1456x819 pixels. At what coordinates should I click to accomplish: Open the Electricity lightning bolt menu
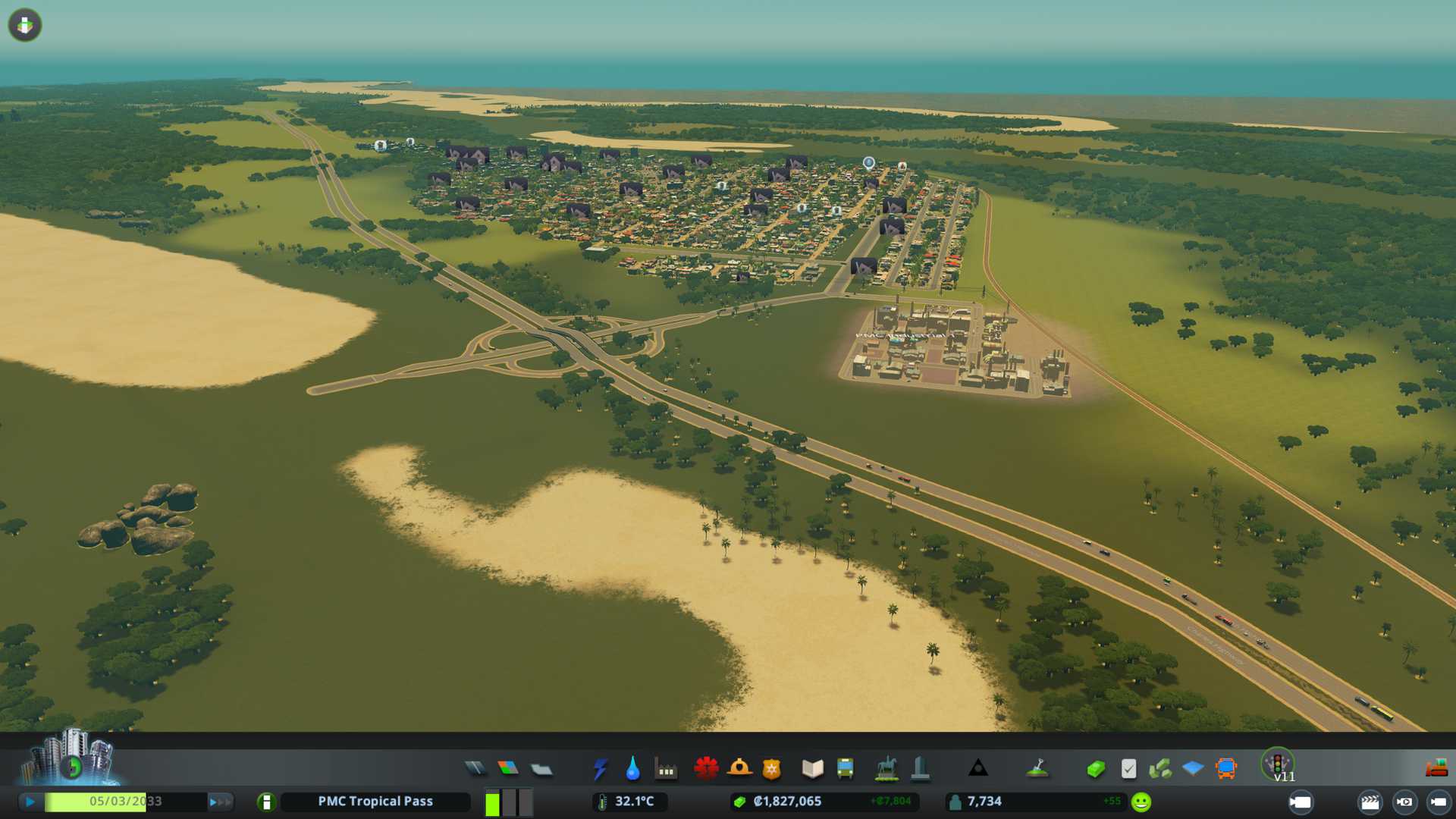(x=600, y=769)
